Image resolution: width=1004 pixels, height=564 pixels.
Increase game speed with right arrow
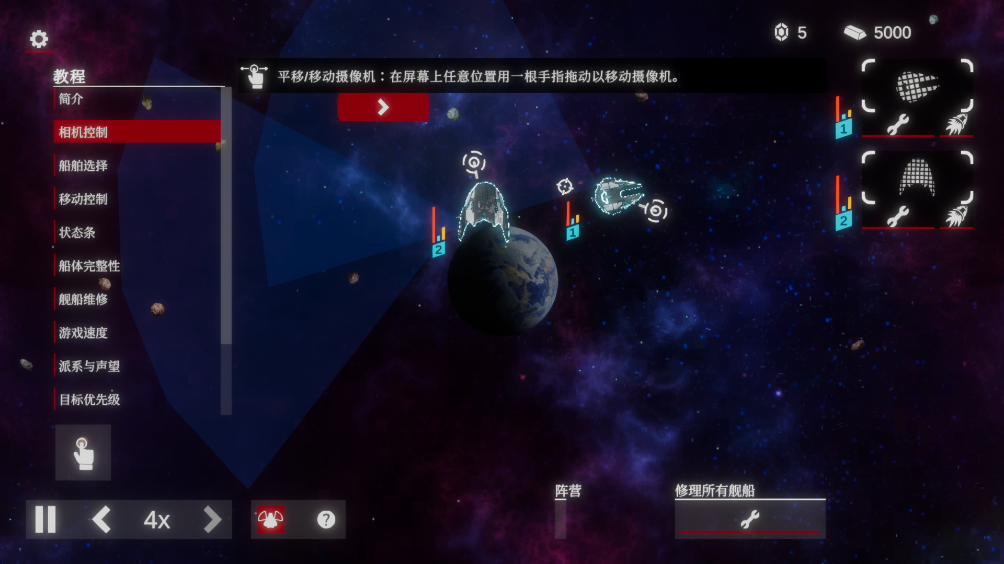coord(212,520)
